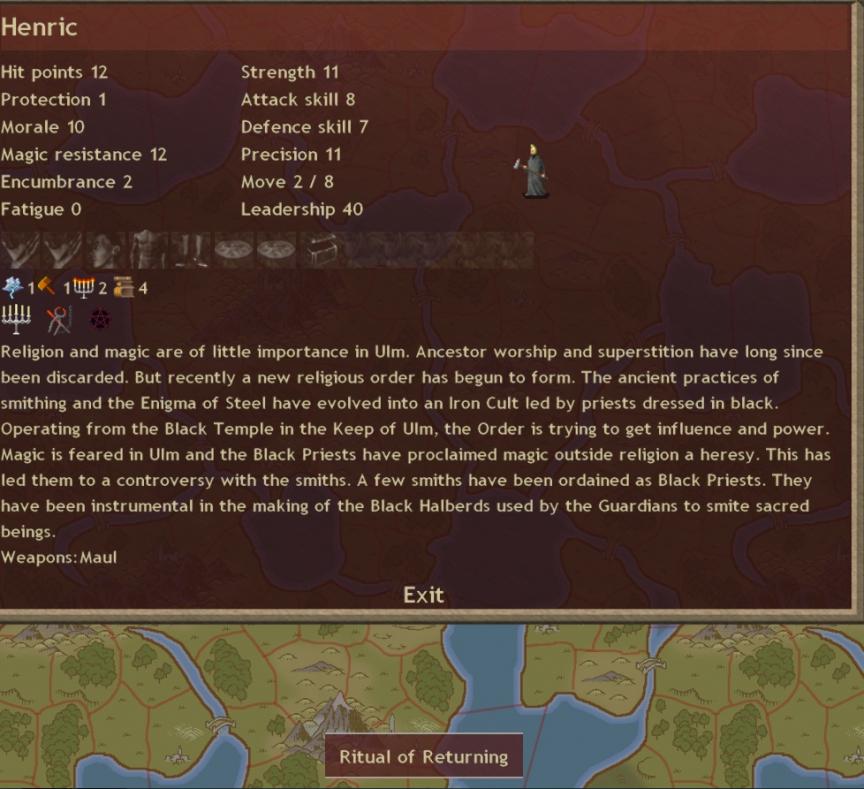Screen dimensions: 864x789
Task: Inspect the earth magic hammer icon
Action: [x=46, y=288]
